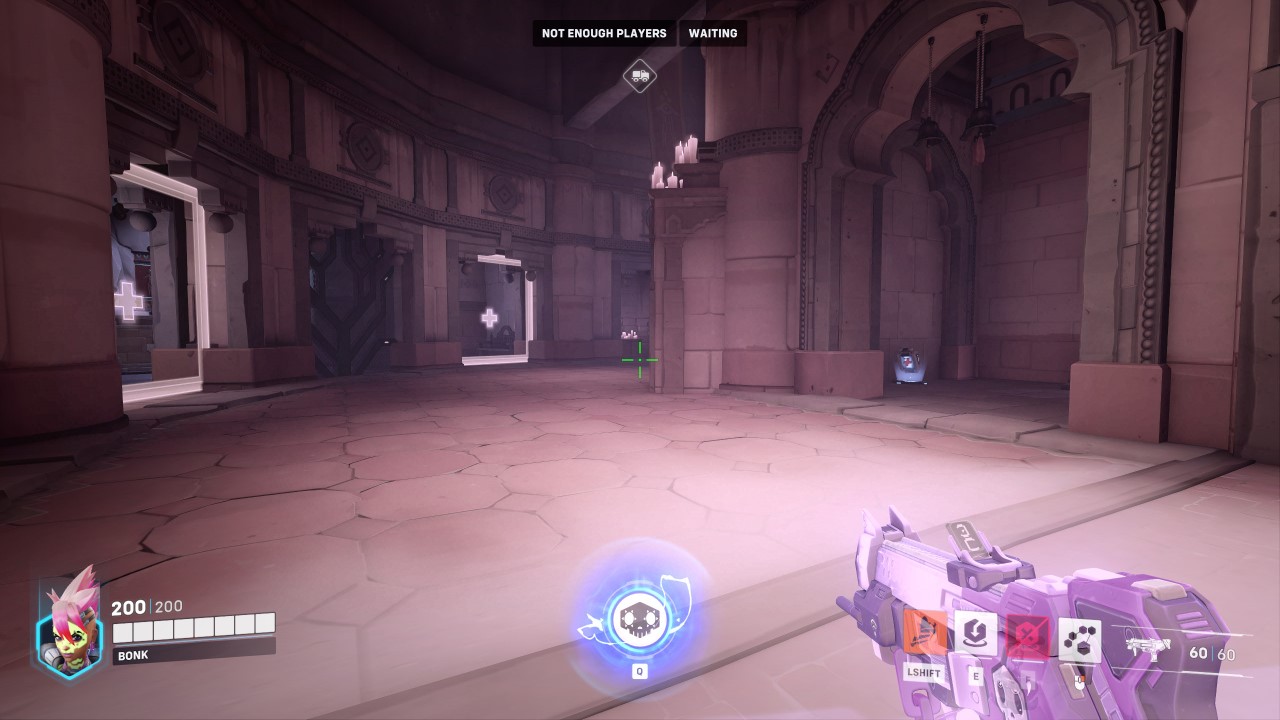Open the NOT ENOUGH PLAYERS banner

tap(603, 33)
